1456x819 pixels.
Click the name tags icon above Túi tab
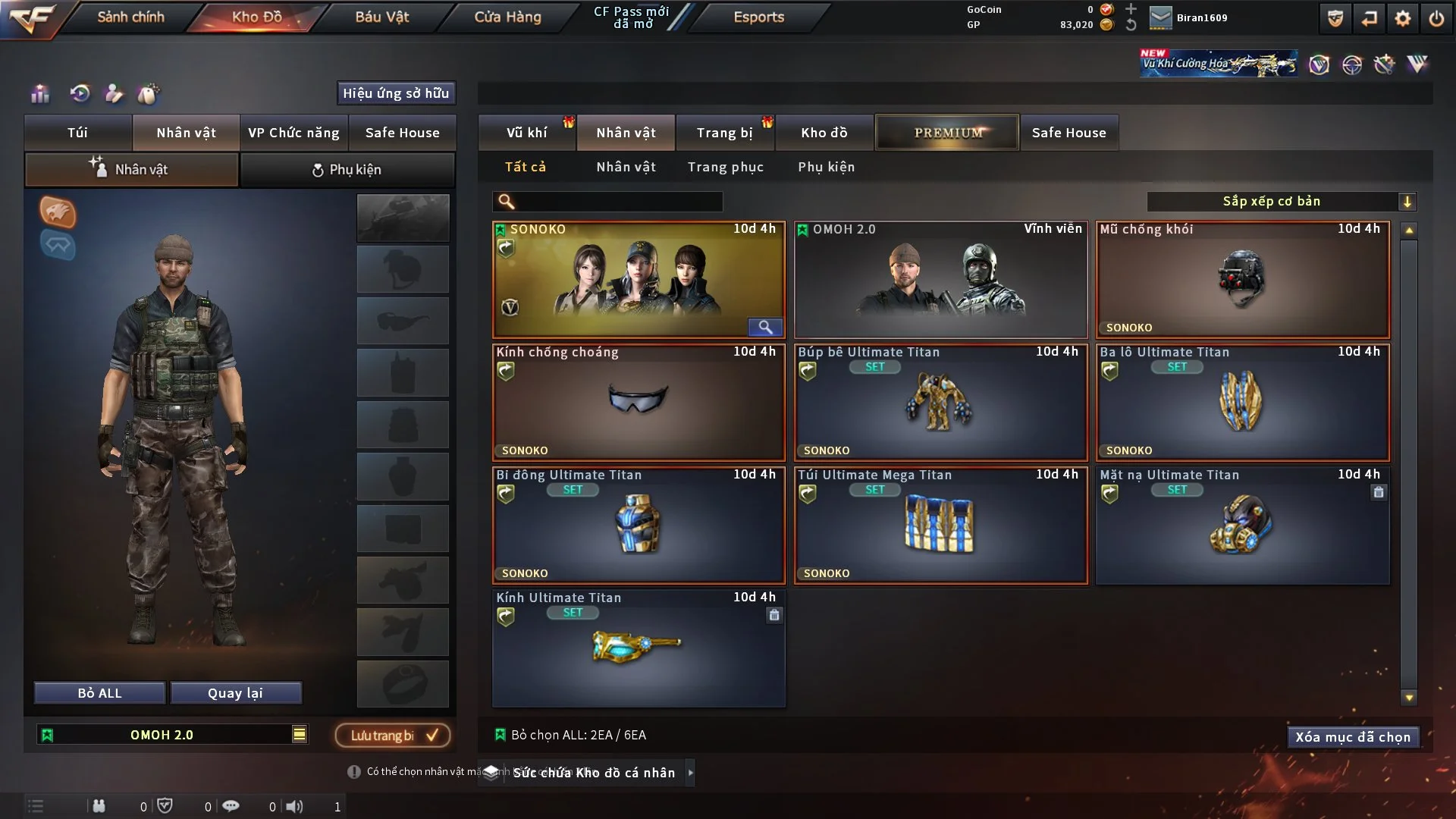(x=149, y=93)
